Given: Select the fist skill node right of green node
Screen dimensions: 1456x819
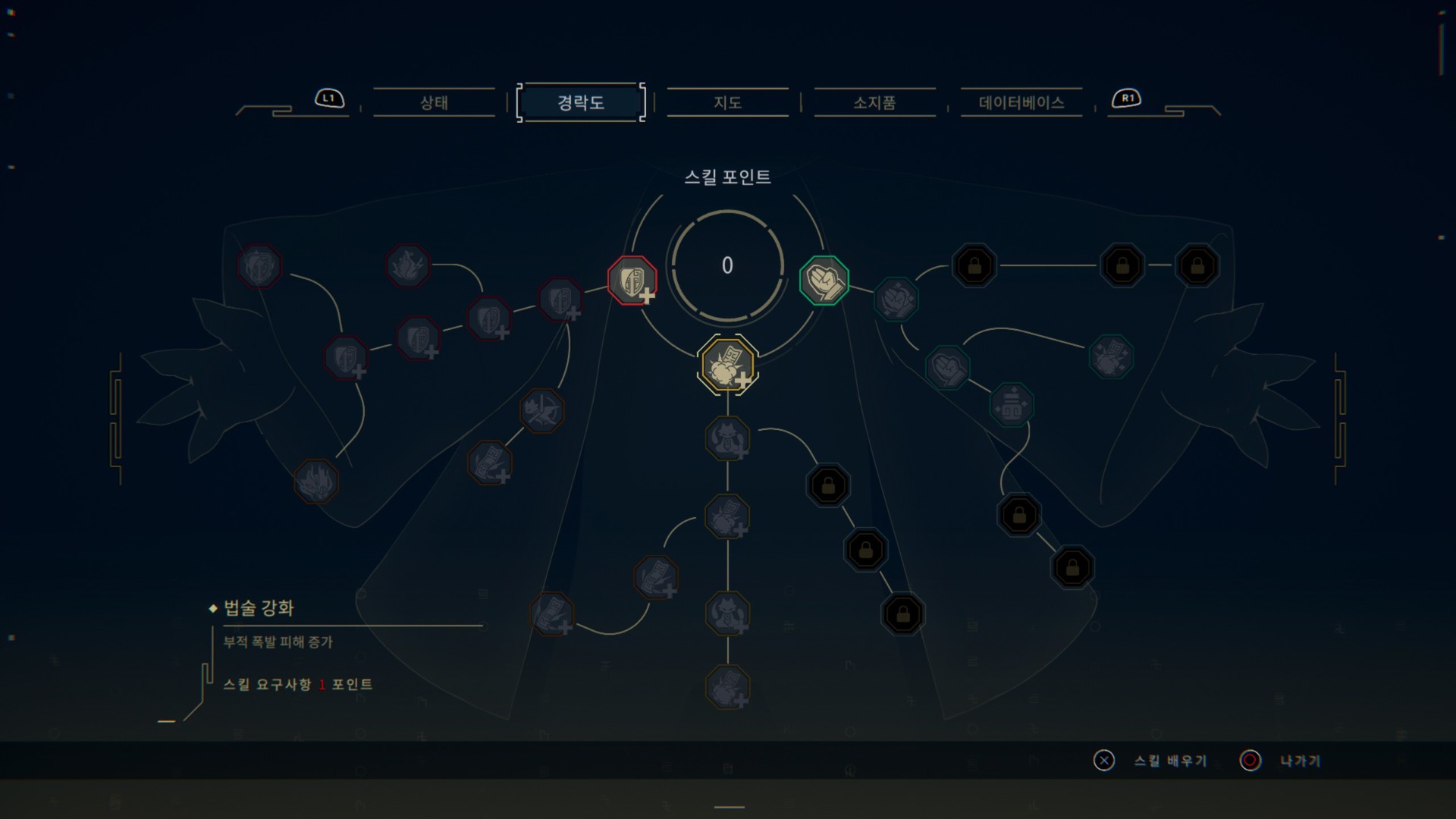Looking at the screenshot, I should point(896,297).
